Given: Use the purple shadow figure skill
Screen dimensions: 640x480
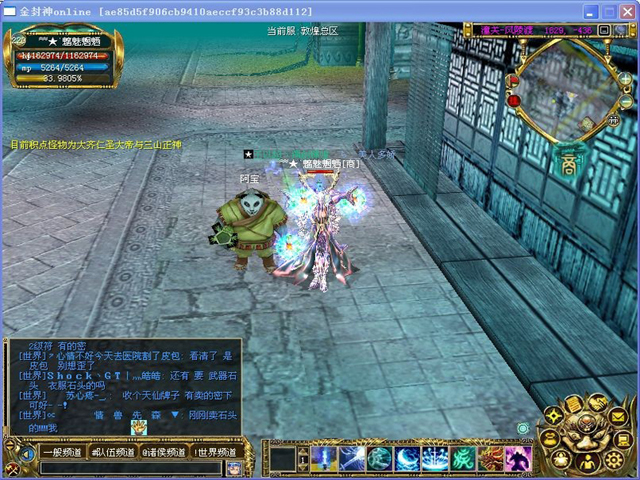Looking at the screenshot, I should coord(518,458).
